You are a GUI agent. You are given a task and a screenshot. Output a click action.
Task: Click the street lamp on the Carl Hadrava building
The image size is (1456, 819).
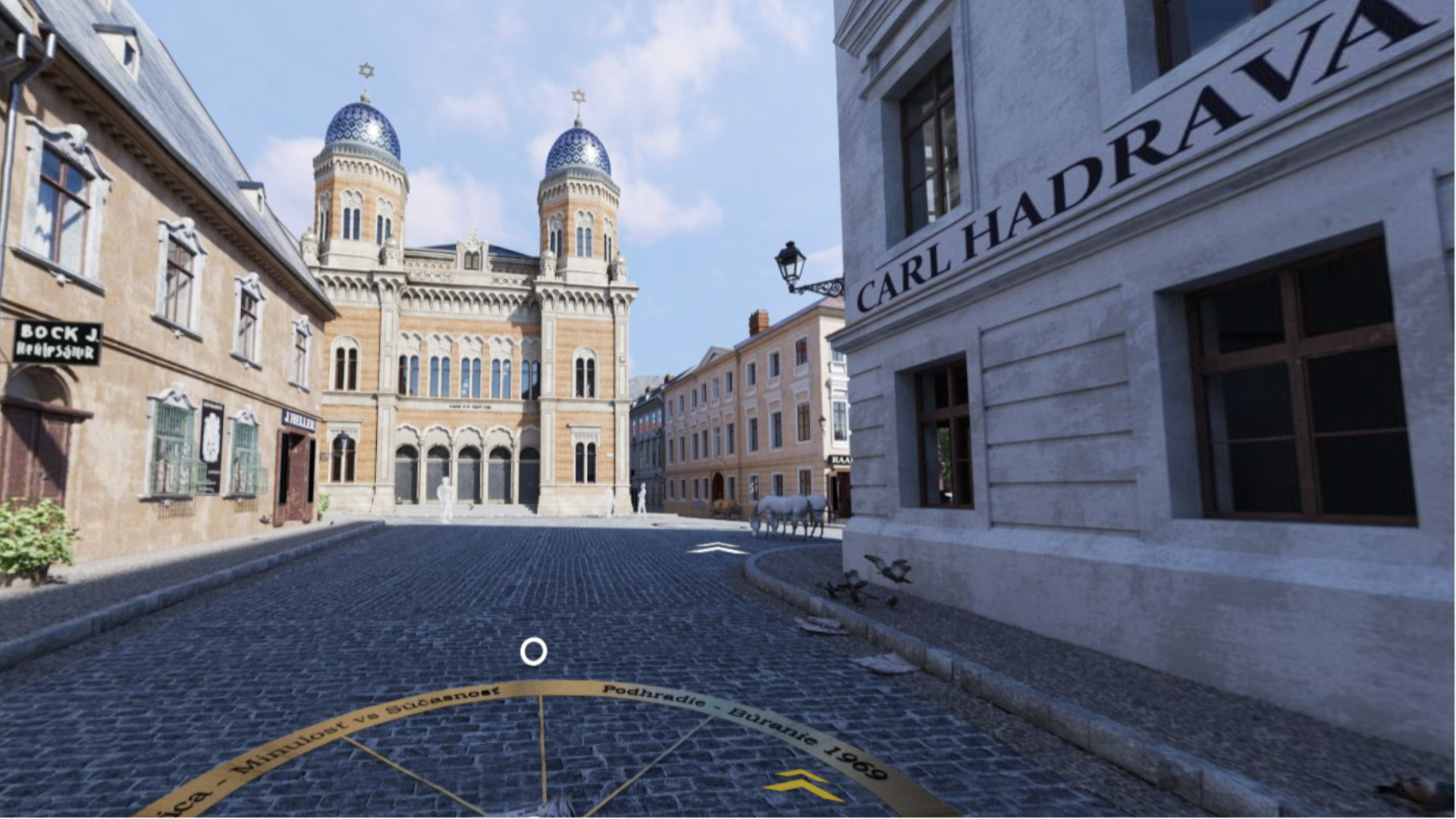click(789, 262)
